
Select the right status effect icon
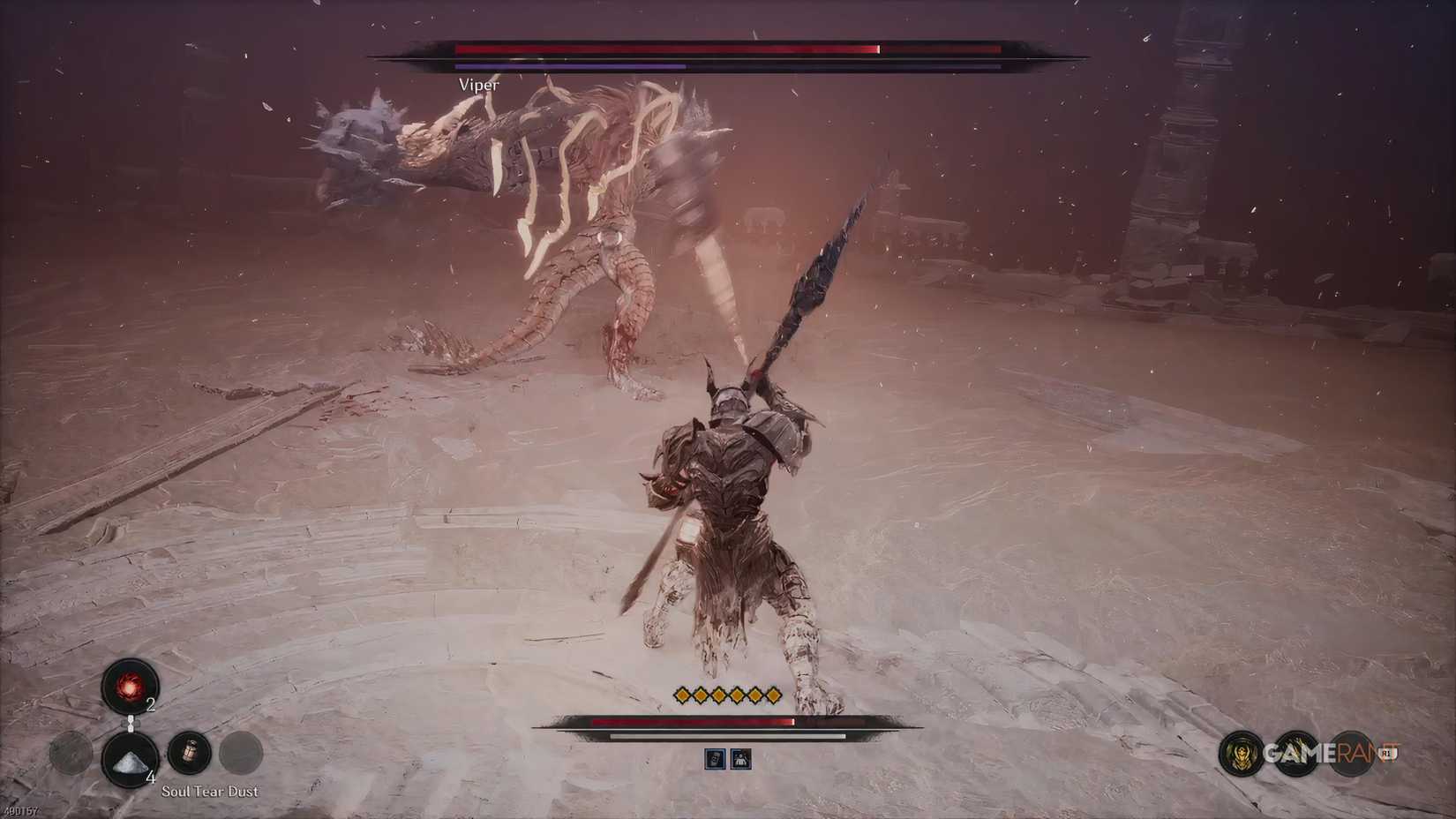[740, 760]
